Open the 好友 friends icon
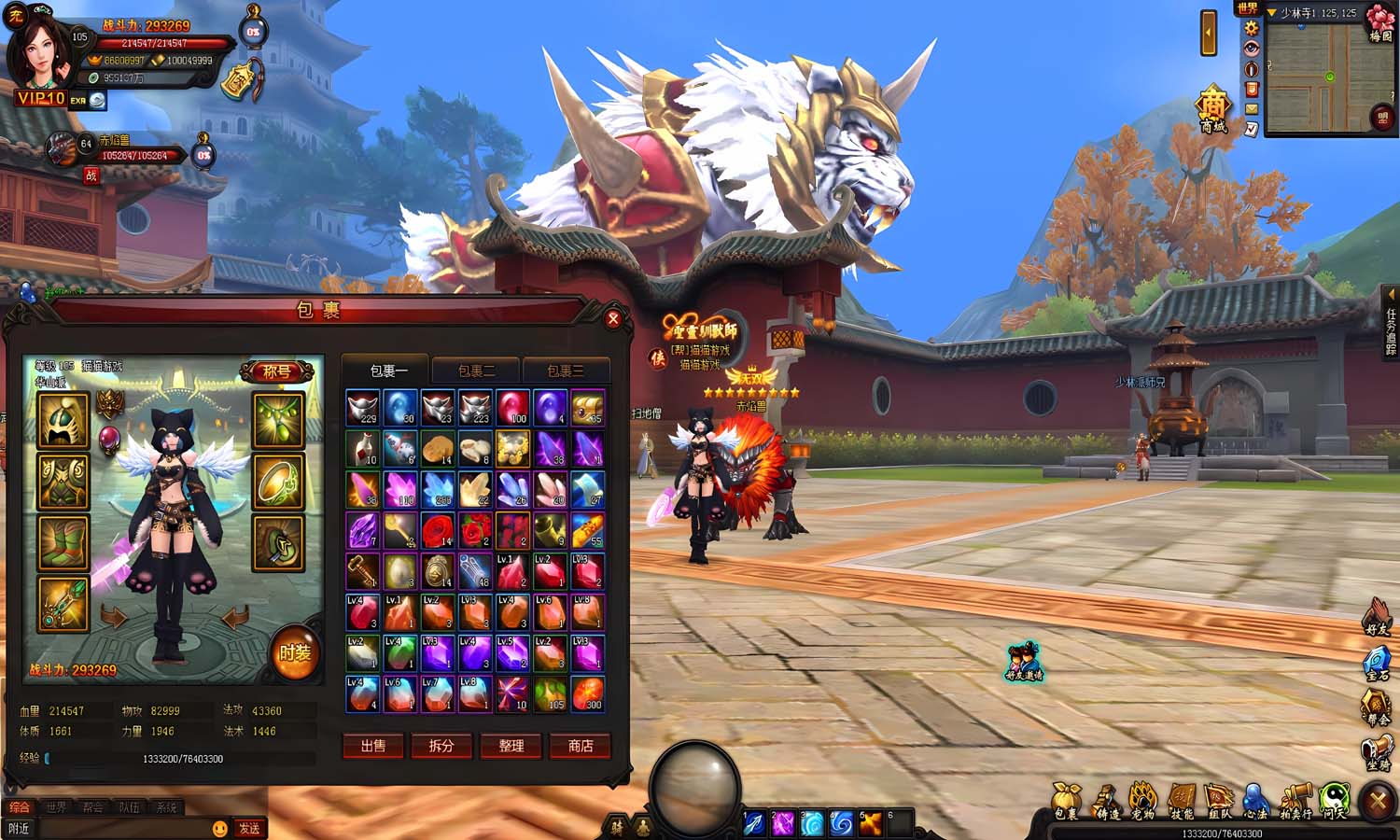The width and height of the screenshot is (1400, 840). [x=1378, y=618]
